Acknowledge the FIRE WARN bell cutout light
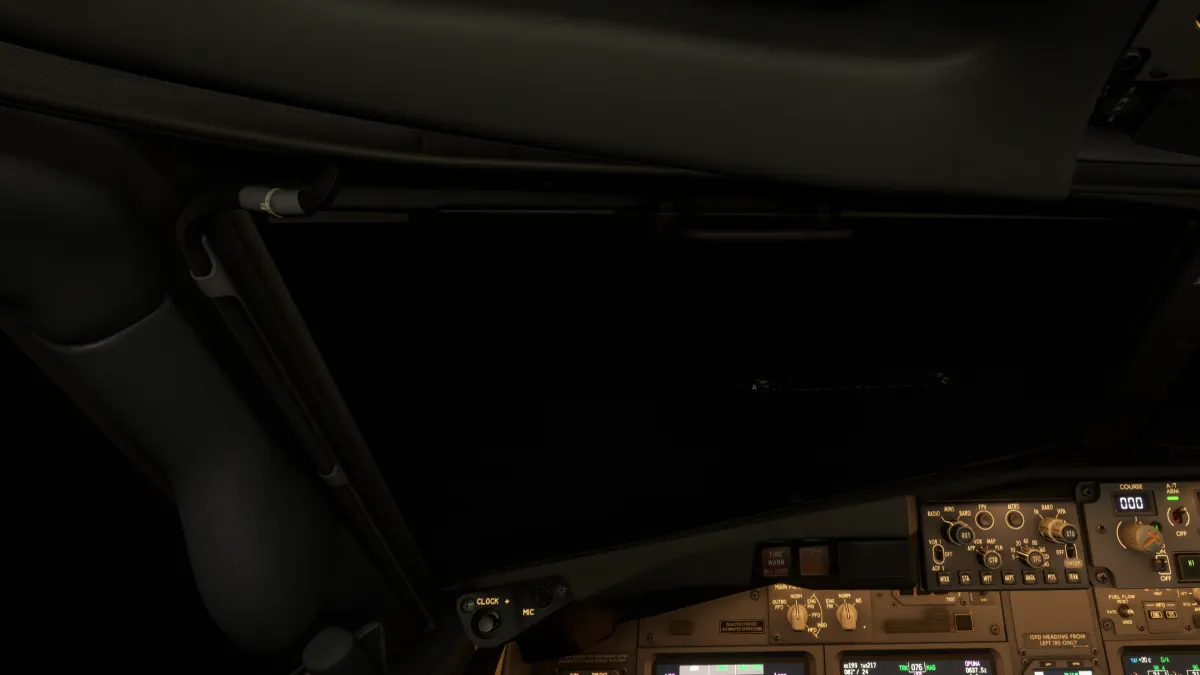 [x=776, y=561]
